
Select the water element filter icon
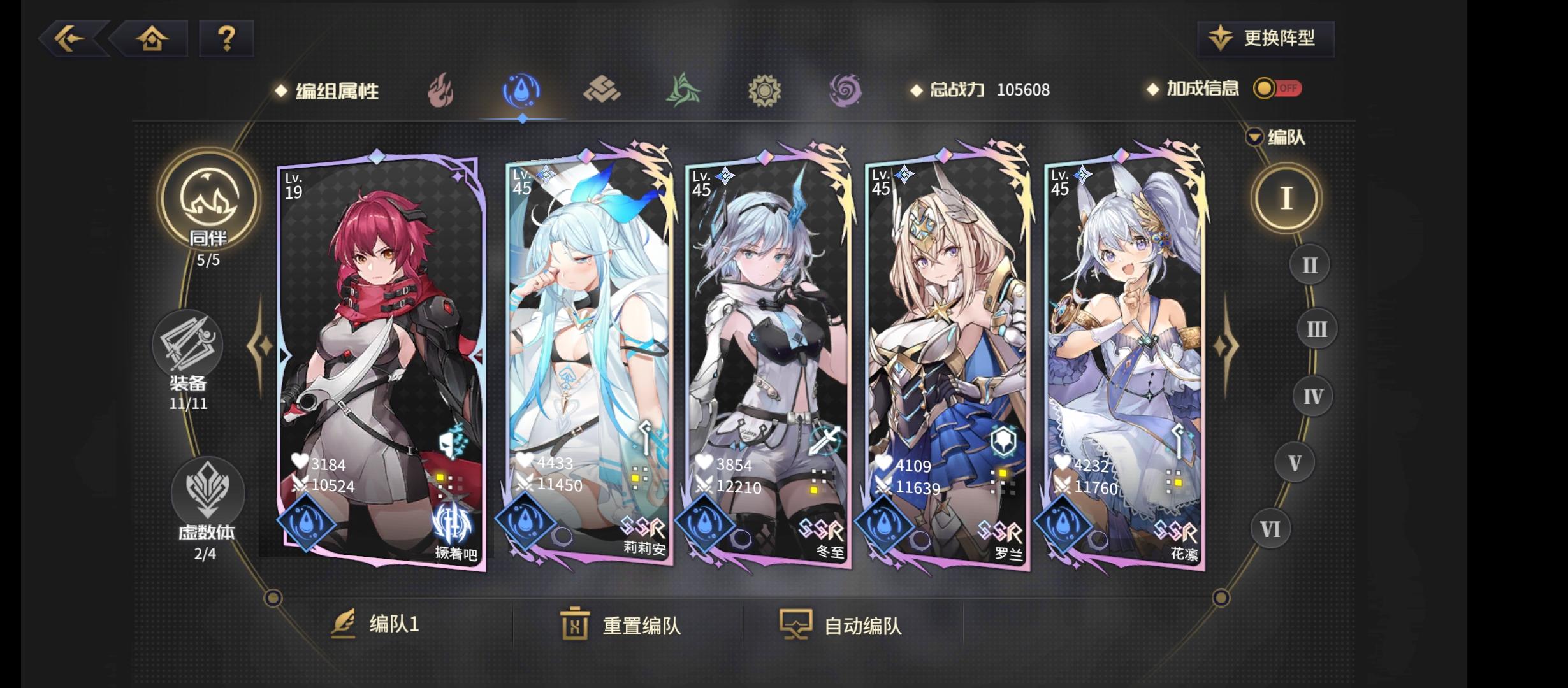(523, 90)
